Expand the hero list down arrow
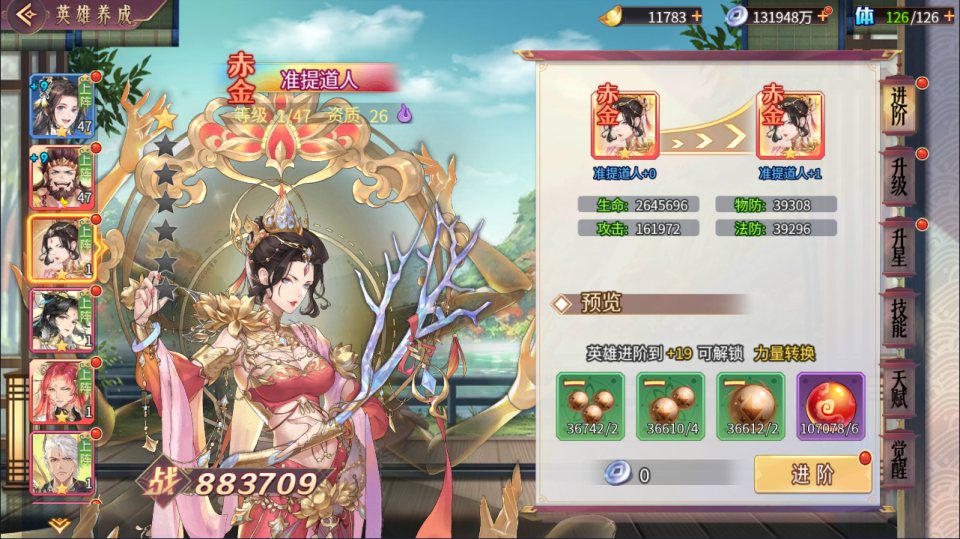This screenshot has width=960, height=539. click(58, 523)
